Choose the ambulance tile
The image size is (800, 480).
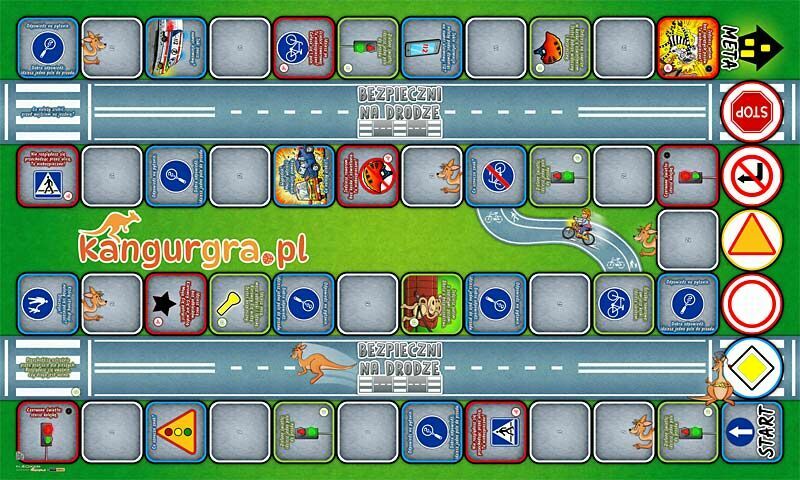(x=177, y=47)
